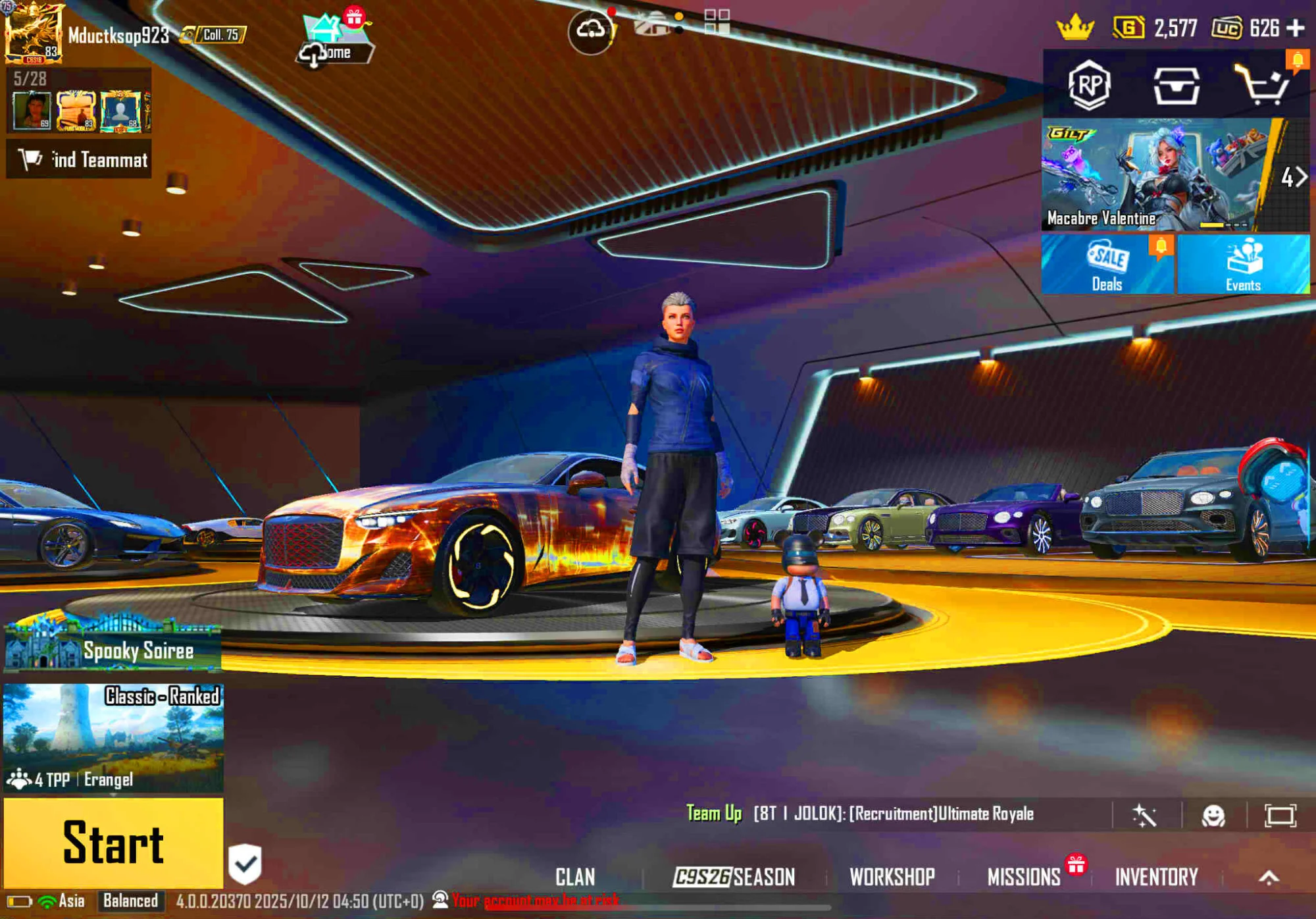The width and height of the screenshot is (1316, 919).
Task: Open the Royale Pass RP icon
Action: coord(1089,86)
